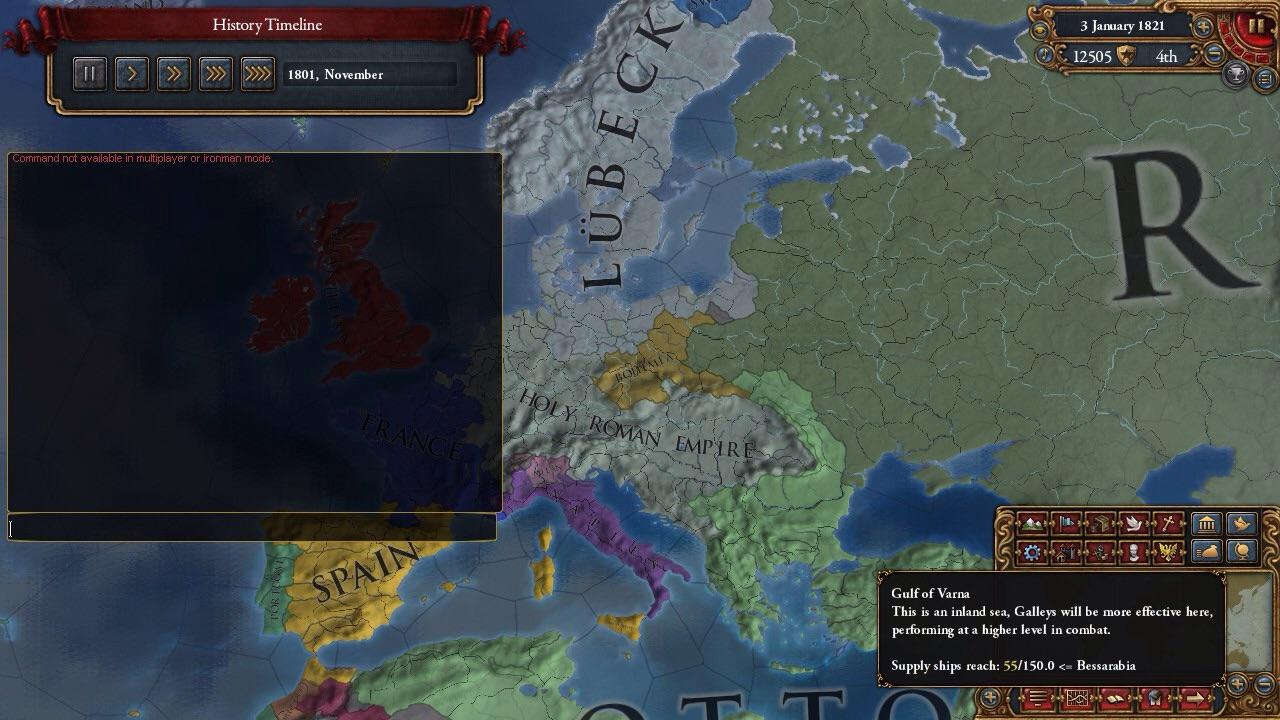Switch to the trade mapmode icon
Image resolution: width=1280 pixels, height=720 pixels.
(x=1100, y=523)
